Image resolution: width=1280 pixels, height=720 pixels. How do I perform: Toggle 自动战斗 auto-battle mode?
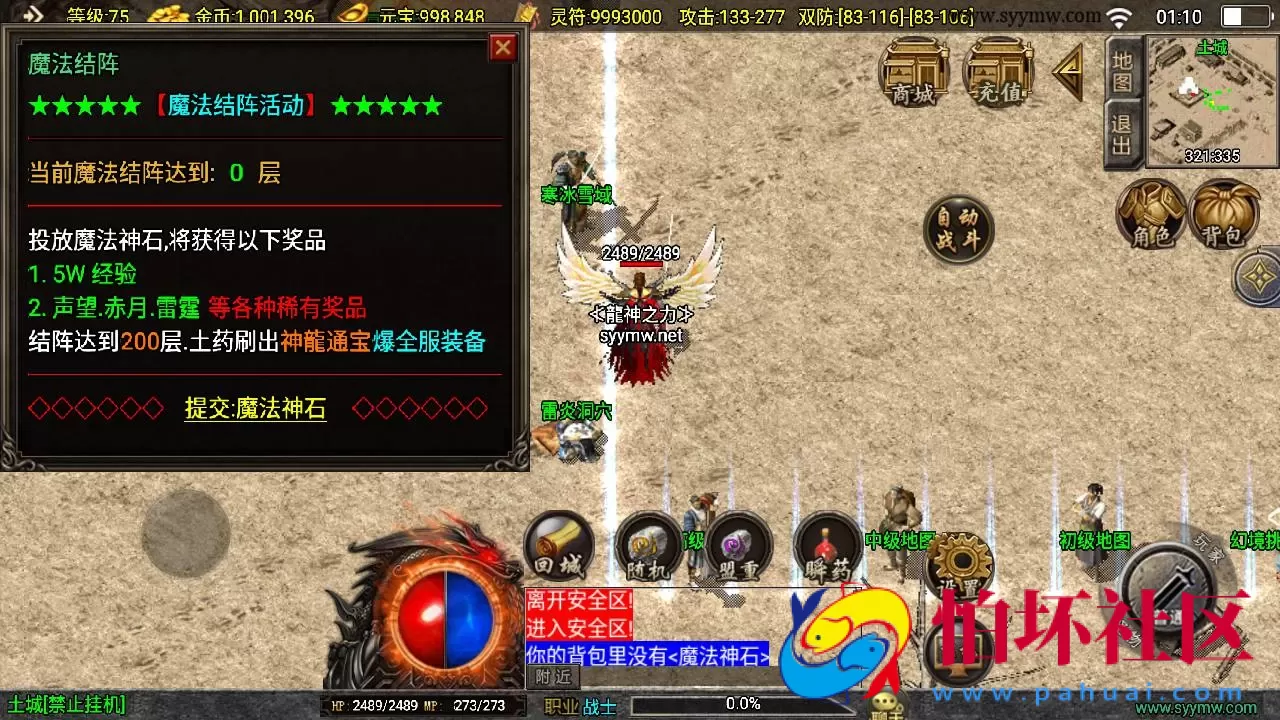click(x=957, y=228)
